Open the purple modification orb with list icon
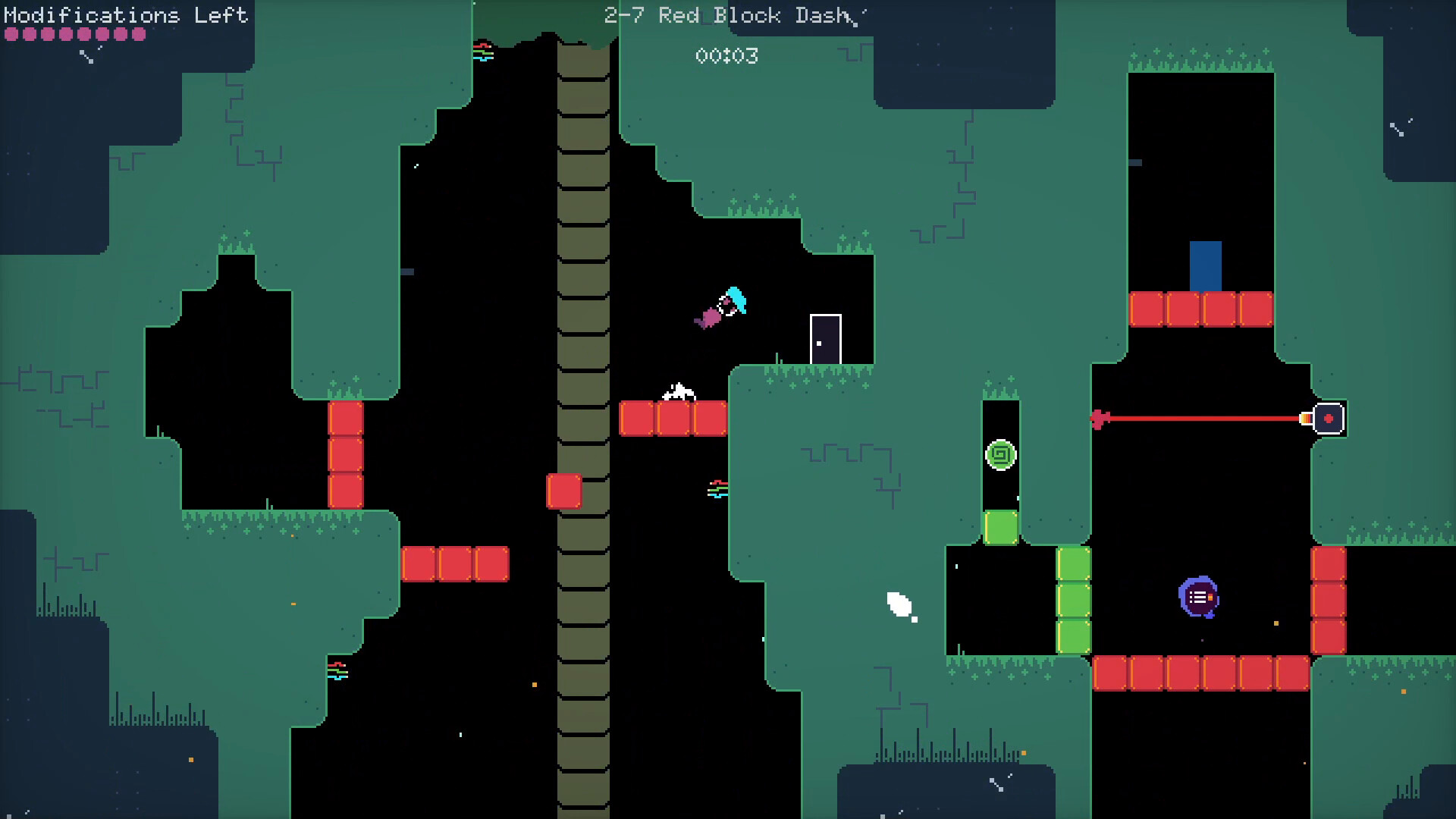Image resolution: width=1456 pixels, height=819 pixels. tap(1200, 598)
